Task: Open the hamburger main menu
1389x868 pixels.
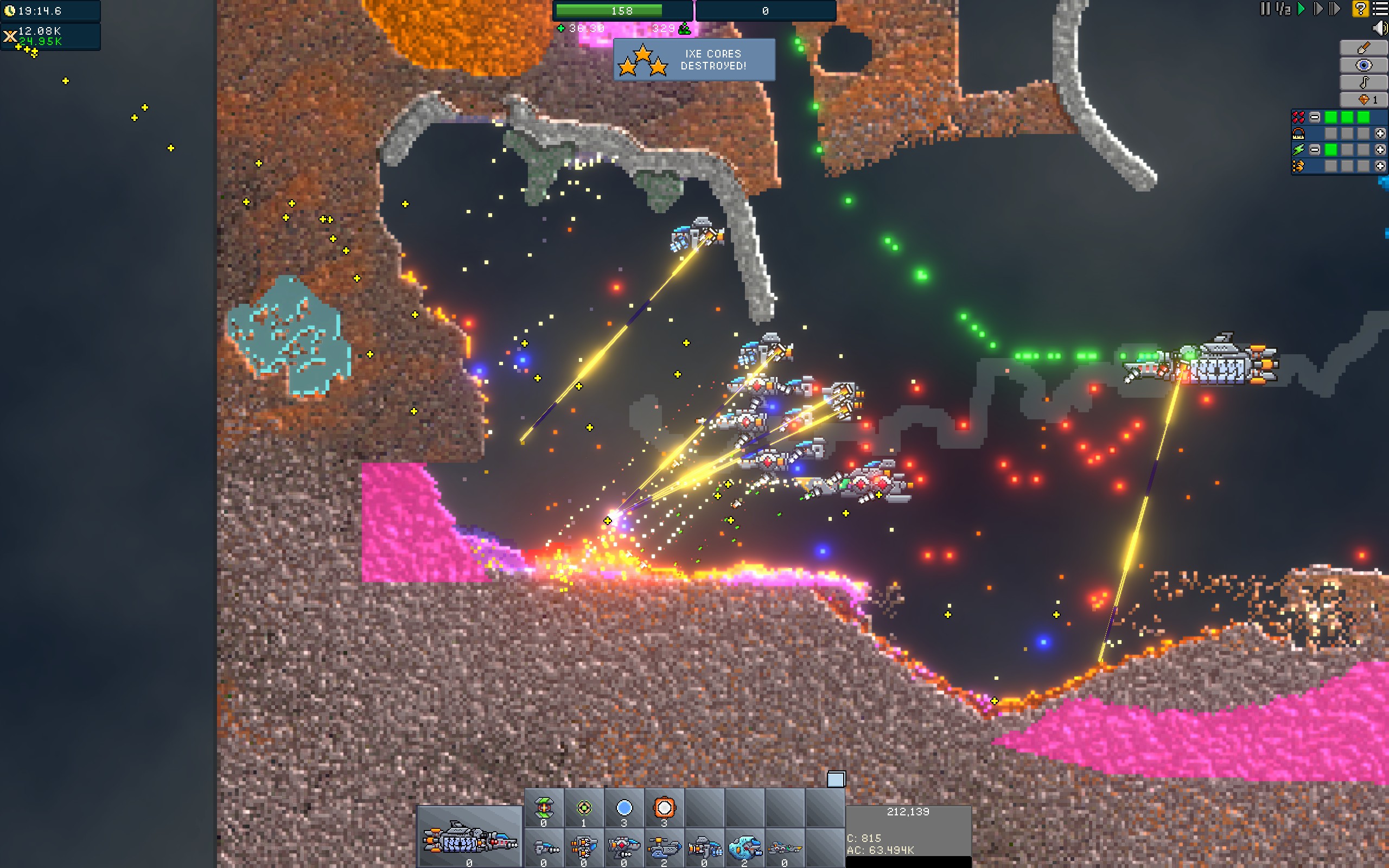Action: (1380, 9)
